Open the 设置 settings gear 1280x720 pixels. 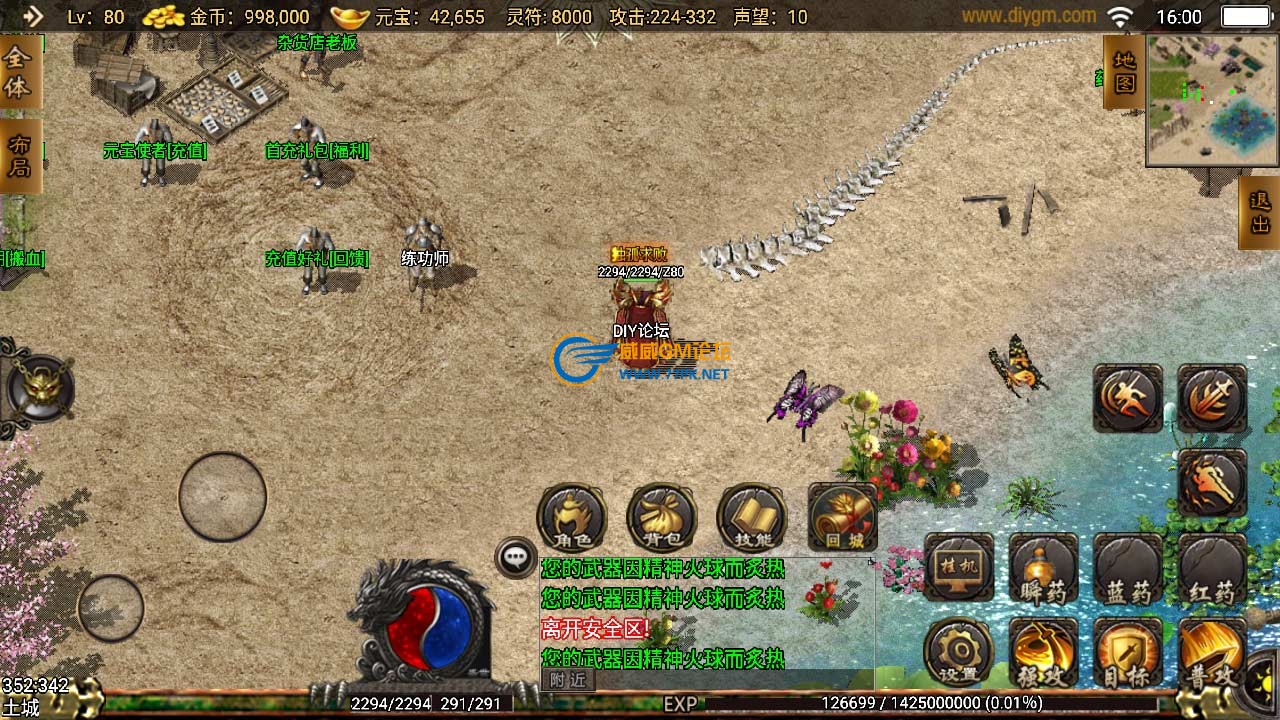(959, 653)
